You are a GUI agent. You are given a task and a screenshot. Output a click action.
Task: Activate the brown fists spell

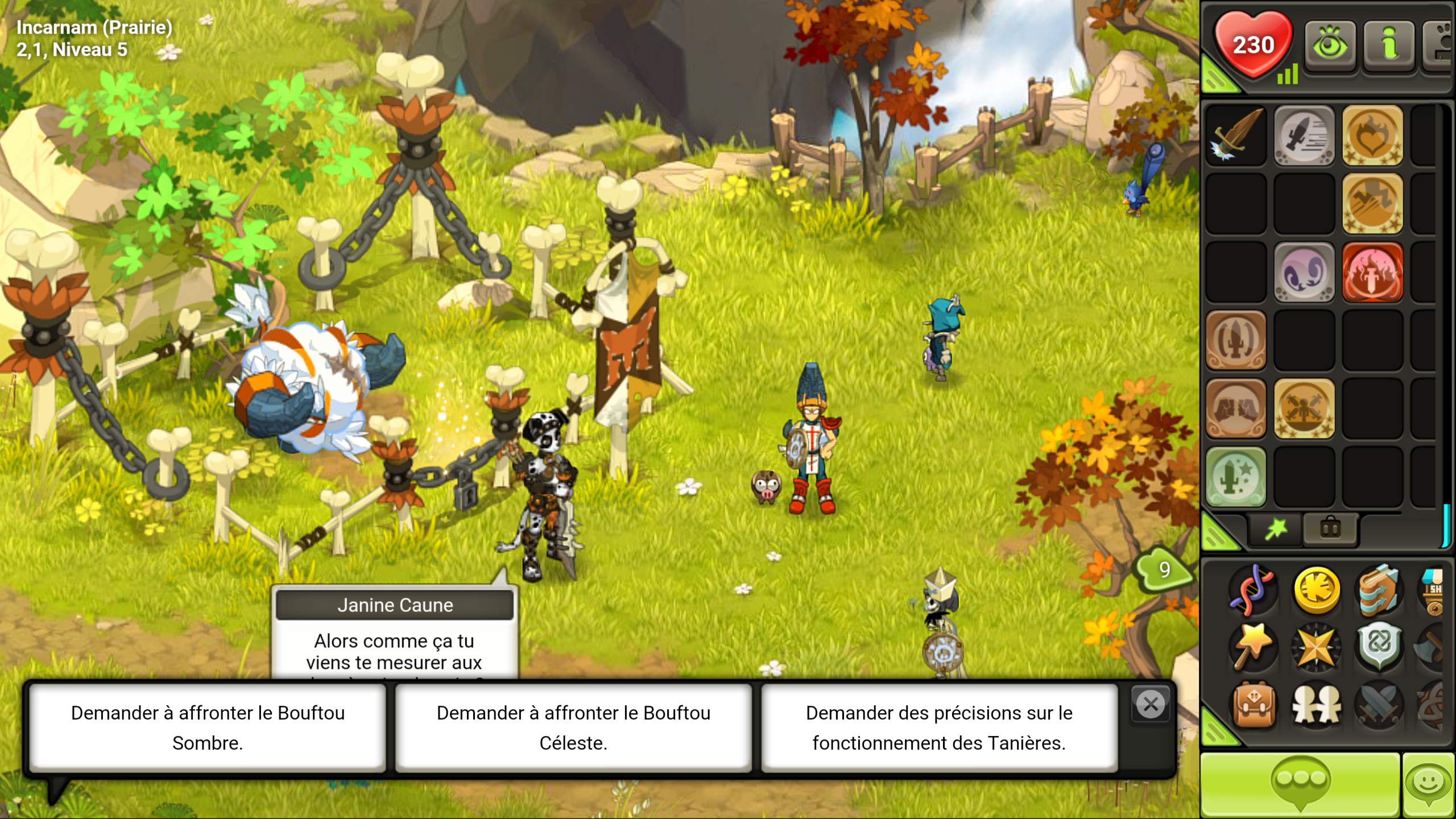click(x=1236, y=409)
